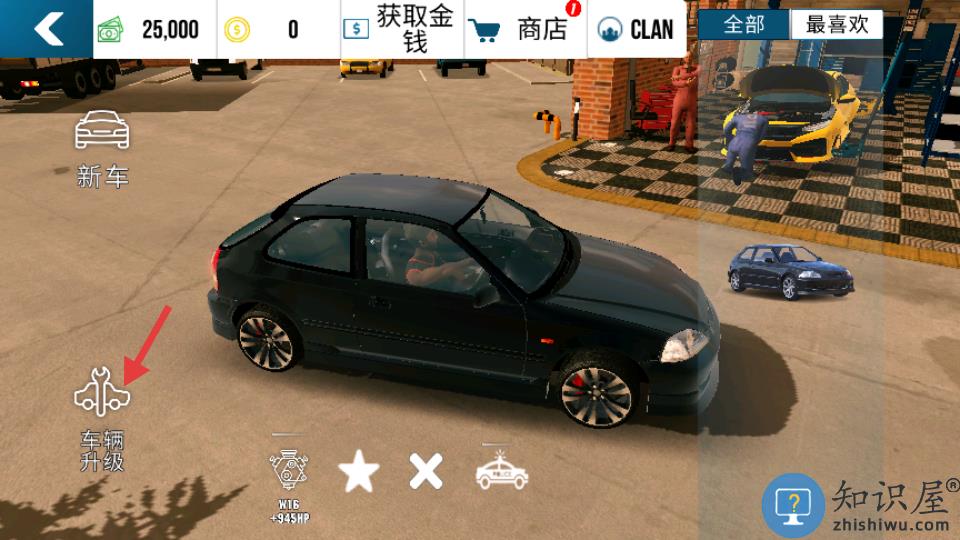The height and width of the screenshot is (540, 960).
Task: Go back with the arrow button
Action: [x=46, y=29]
